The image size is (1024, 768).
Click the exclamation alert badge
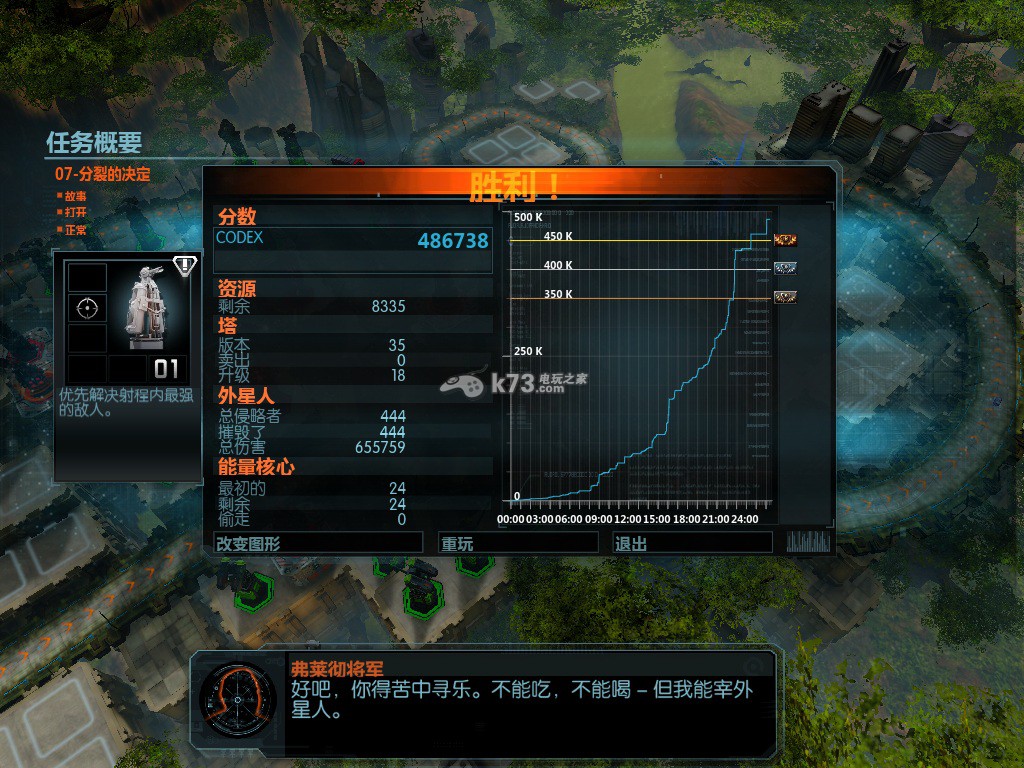coord(185,266)
